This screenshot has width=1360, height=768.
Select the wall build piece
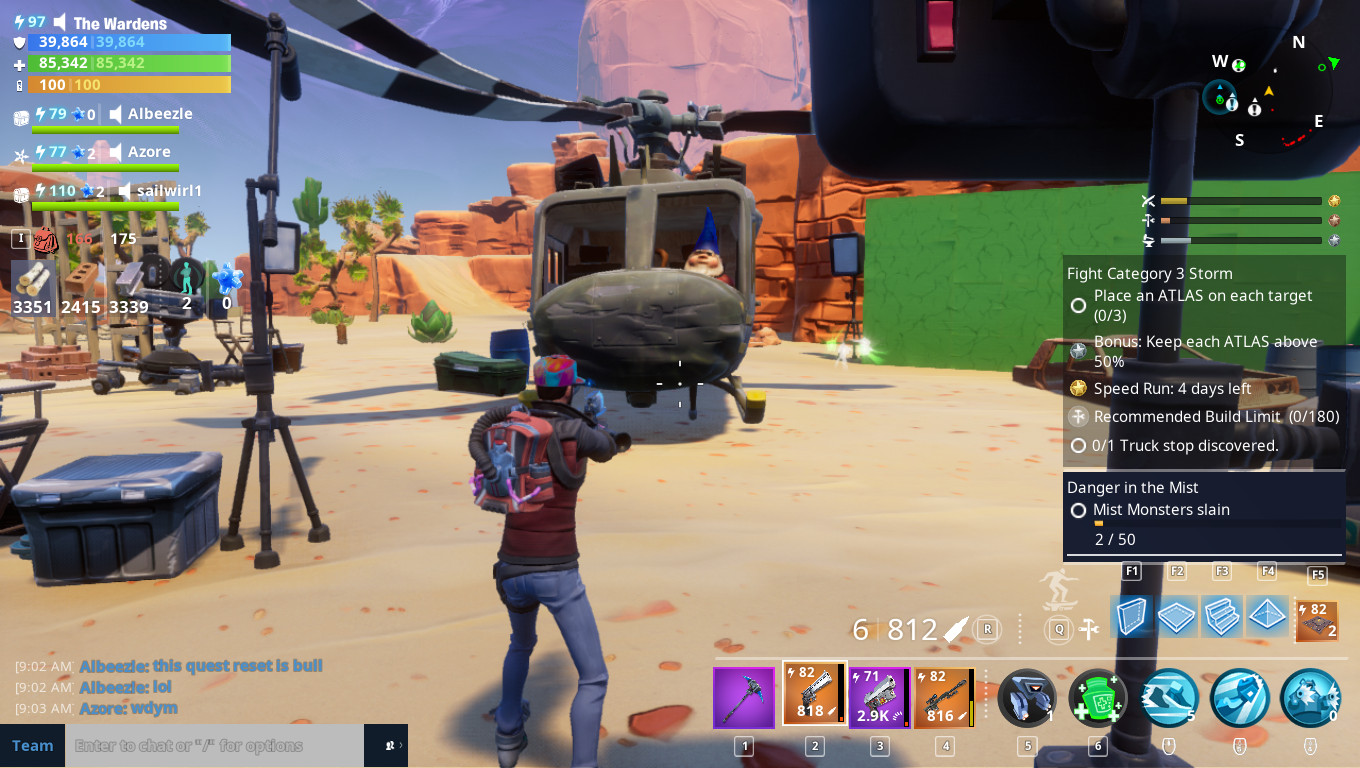(1131, 617)
